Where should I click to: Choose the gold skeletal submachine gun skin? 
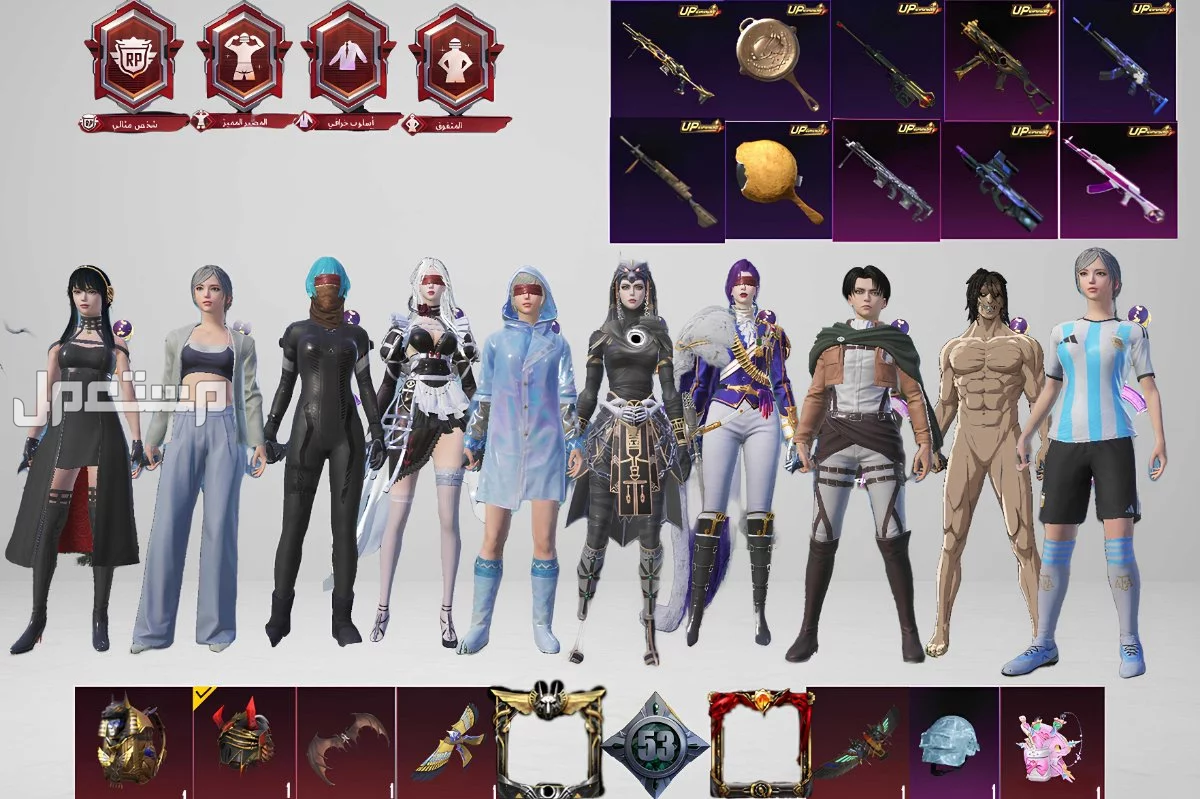pyautogui.click(x=1000, y=62)
